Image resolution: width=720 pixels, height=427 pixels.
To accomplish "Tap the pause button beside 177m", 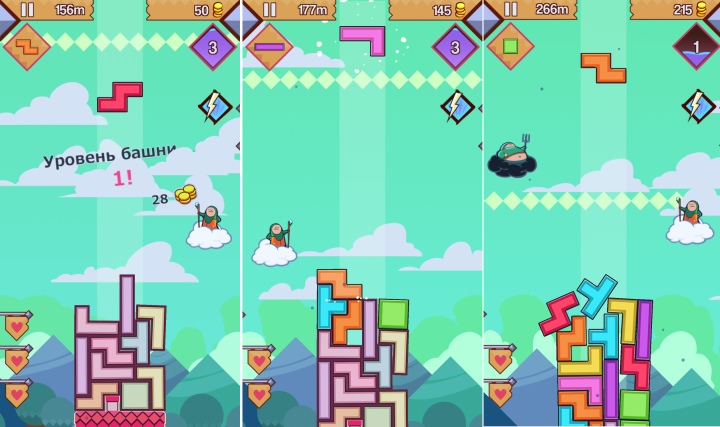I will [270, 10].
